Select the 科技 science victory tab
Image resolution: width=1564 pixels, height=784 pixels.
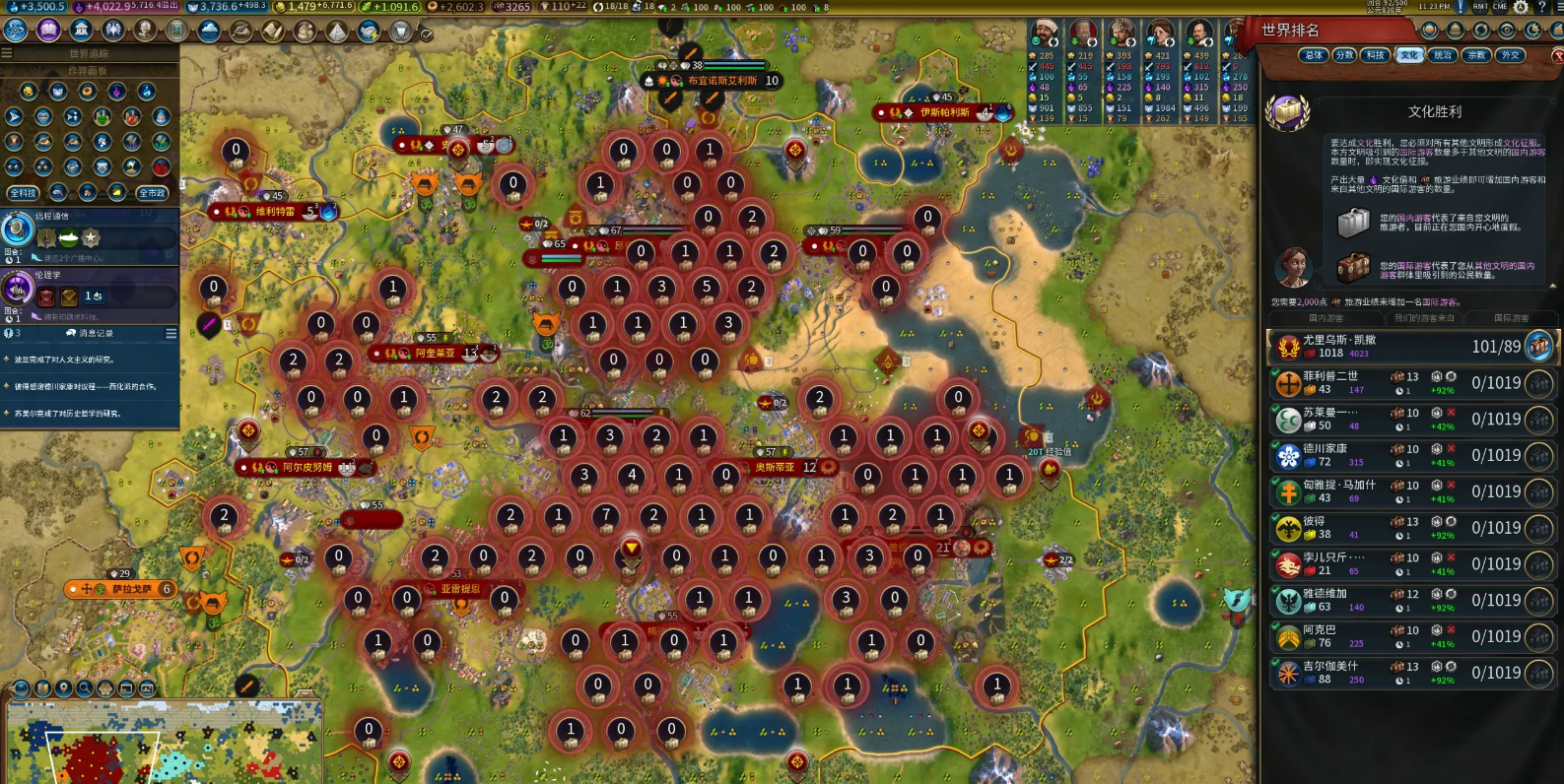[x=1377, y=55]
